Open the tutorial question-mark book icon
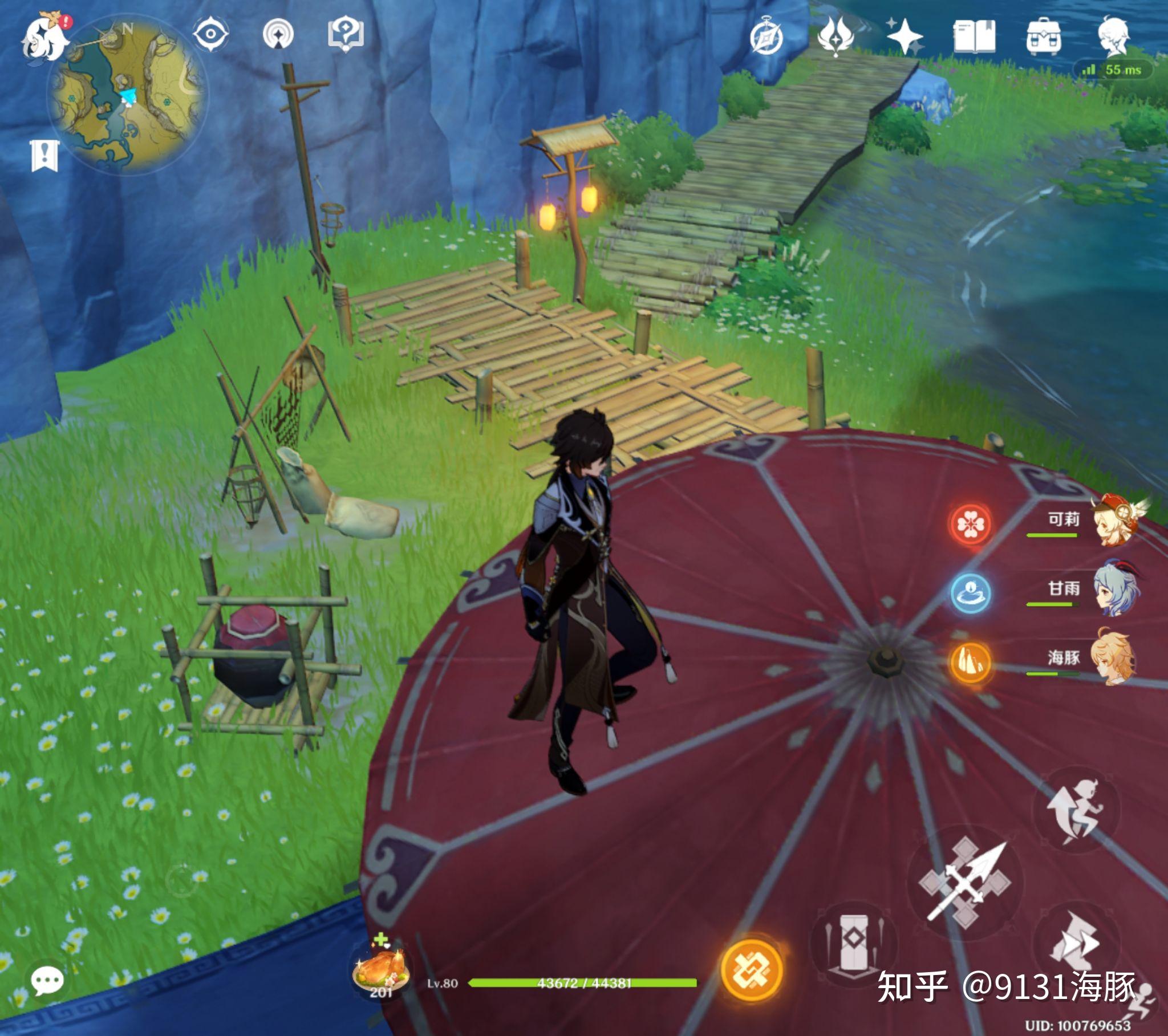Screen dimensions: 1168x1036 [346, 34]
